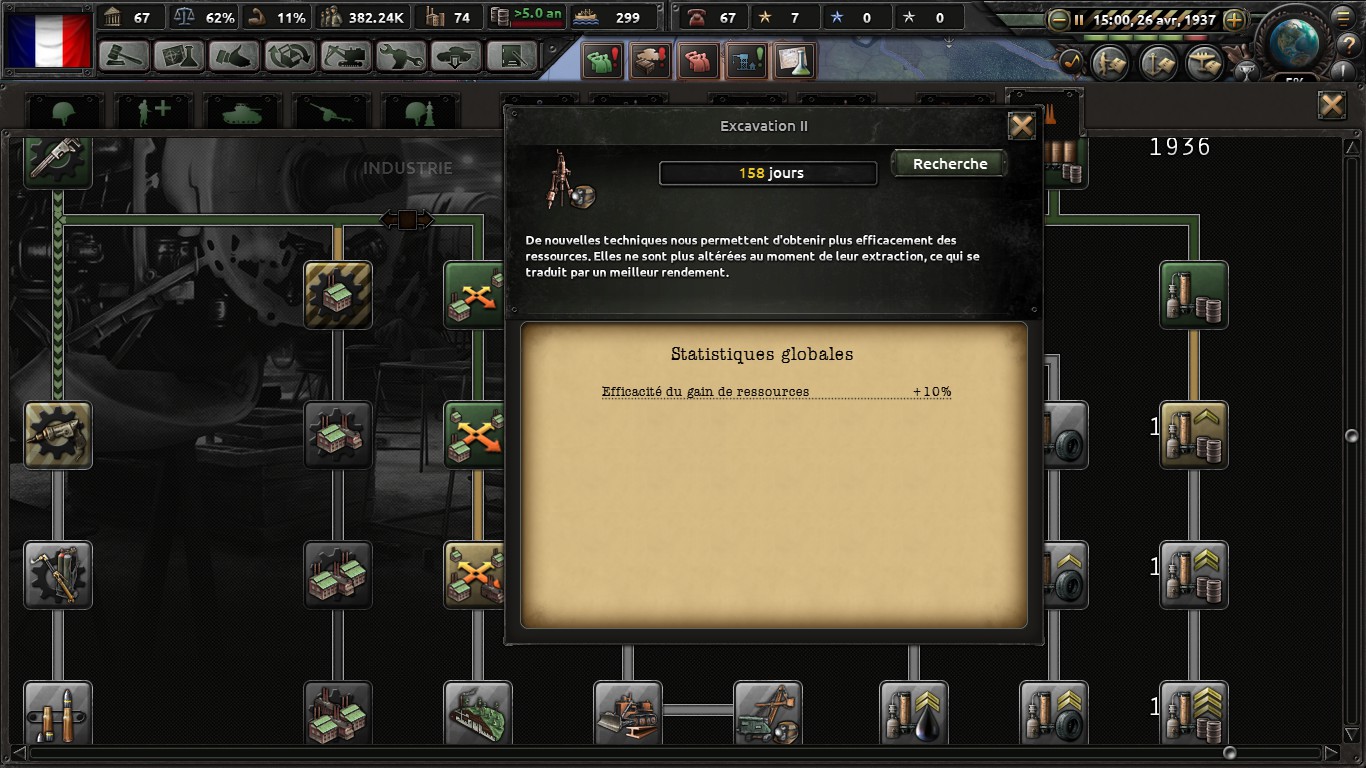Image resolution: width=1366 pixels, height=768 pixels.
Task: Switch to the infantry helmet research tab
Action: [x=65, y=112]
